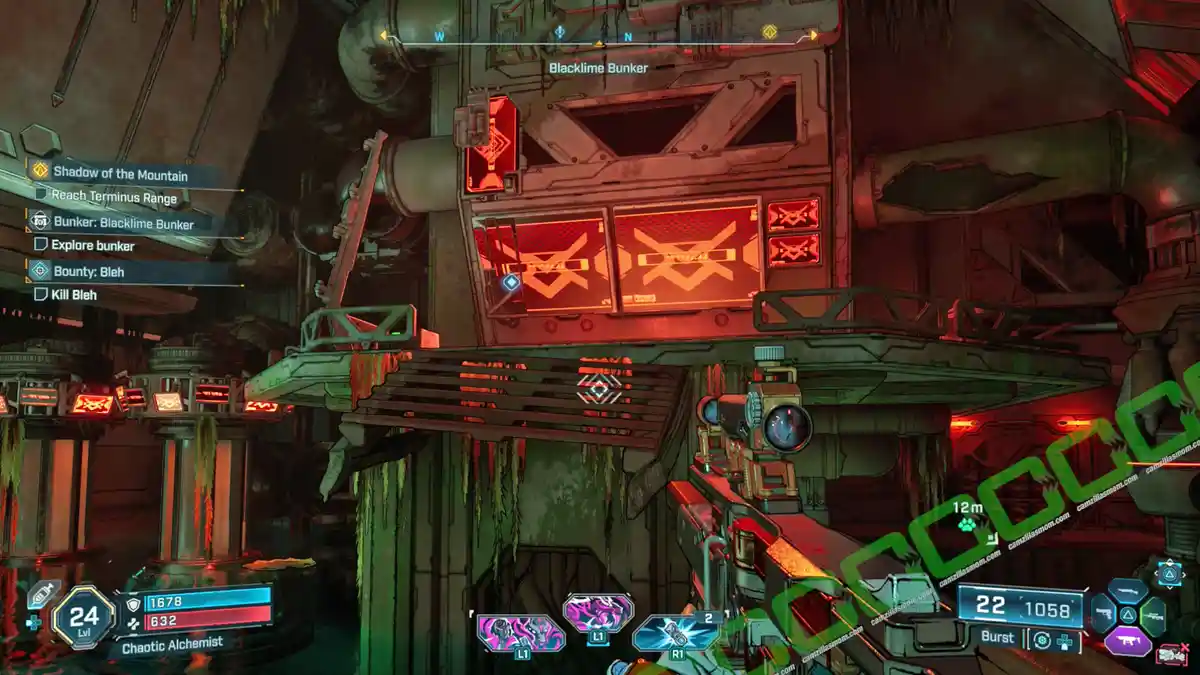This screenshot has height=675, width=1200.
Task: Click the paw print waypoint marker
Action: [966, 525]
